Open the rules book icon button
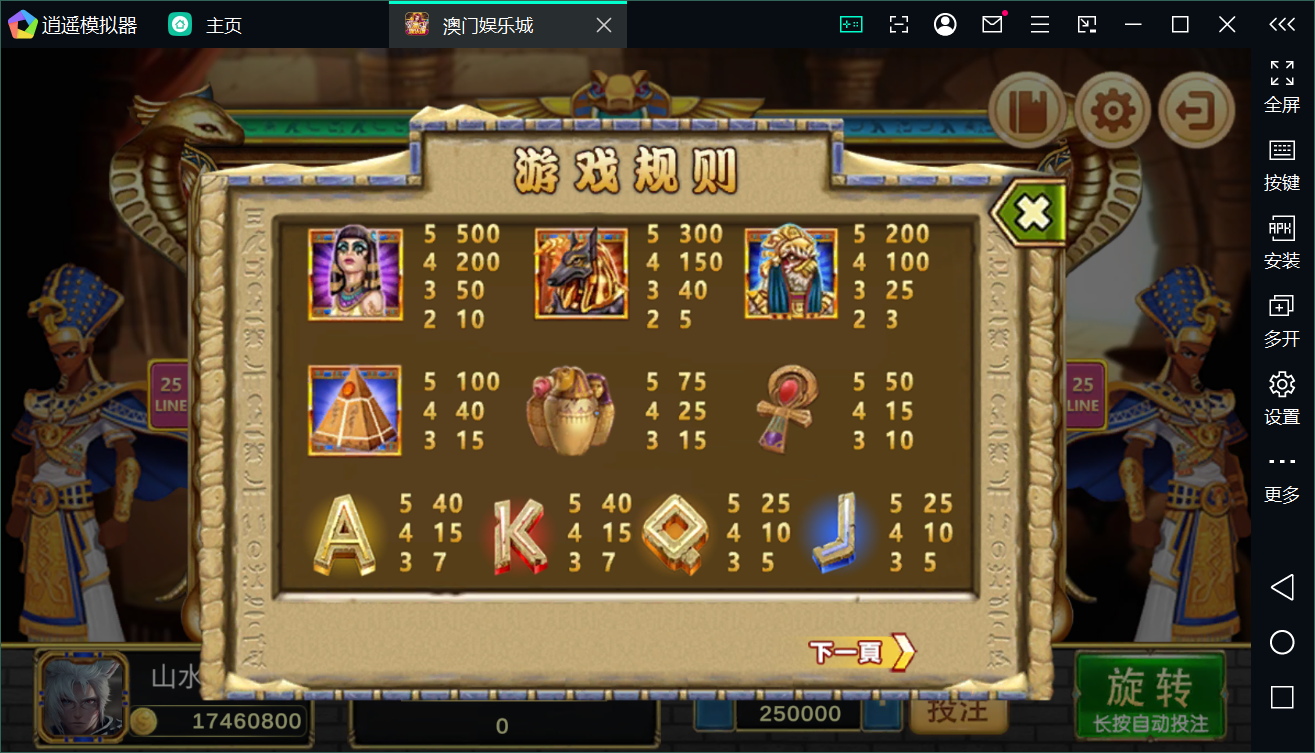Viewport: 1315px width, 753px height. pyautogui.click(x=1027, y=111)
